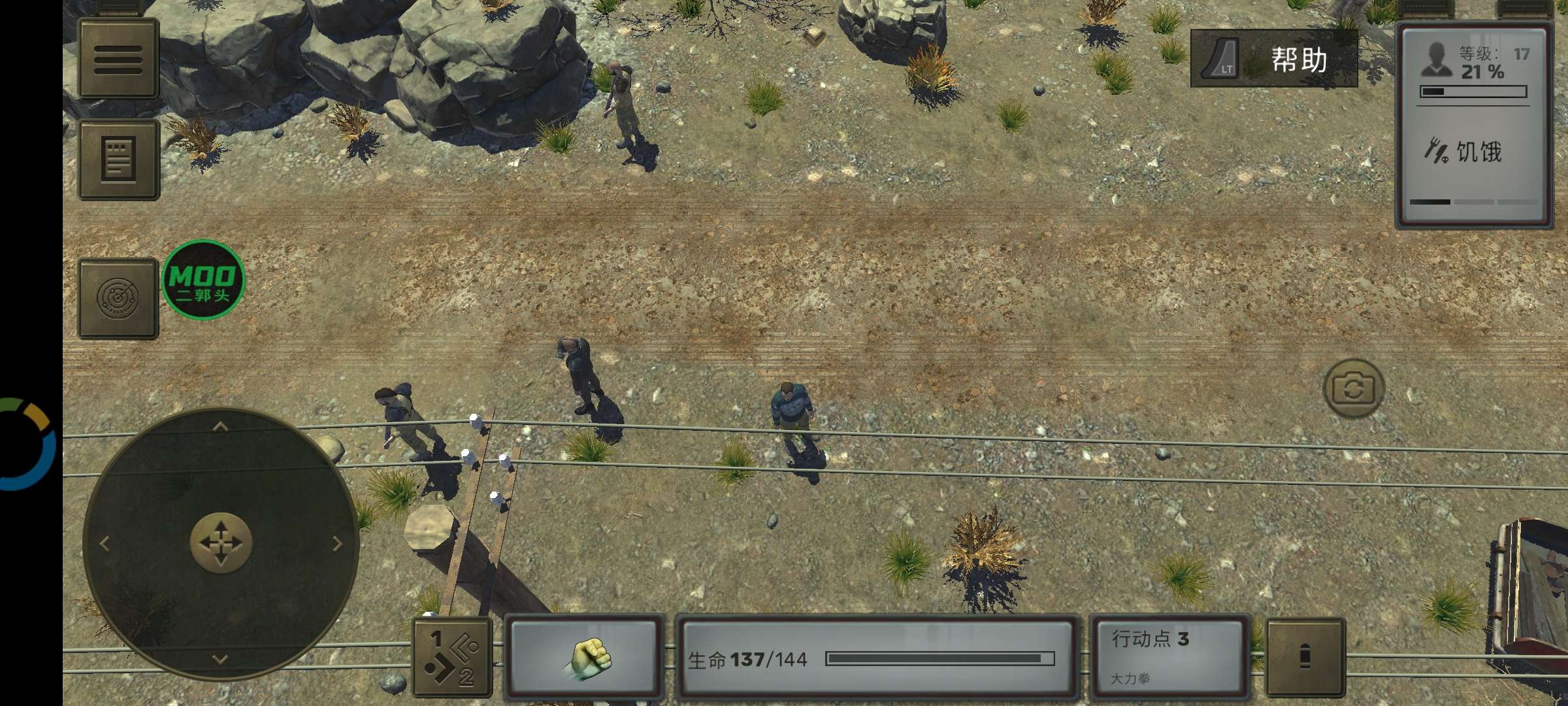Toggle the turn order icon showing 1 and 2
Image resolution: width=1568 pixels, height=706 pixels.
pyautogui.click(x=453, y=657)
